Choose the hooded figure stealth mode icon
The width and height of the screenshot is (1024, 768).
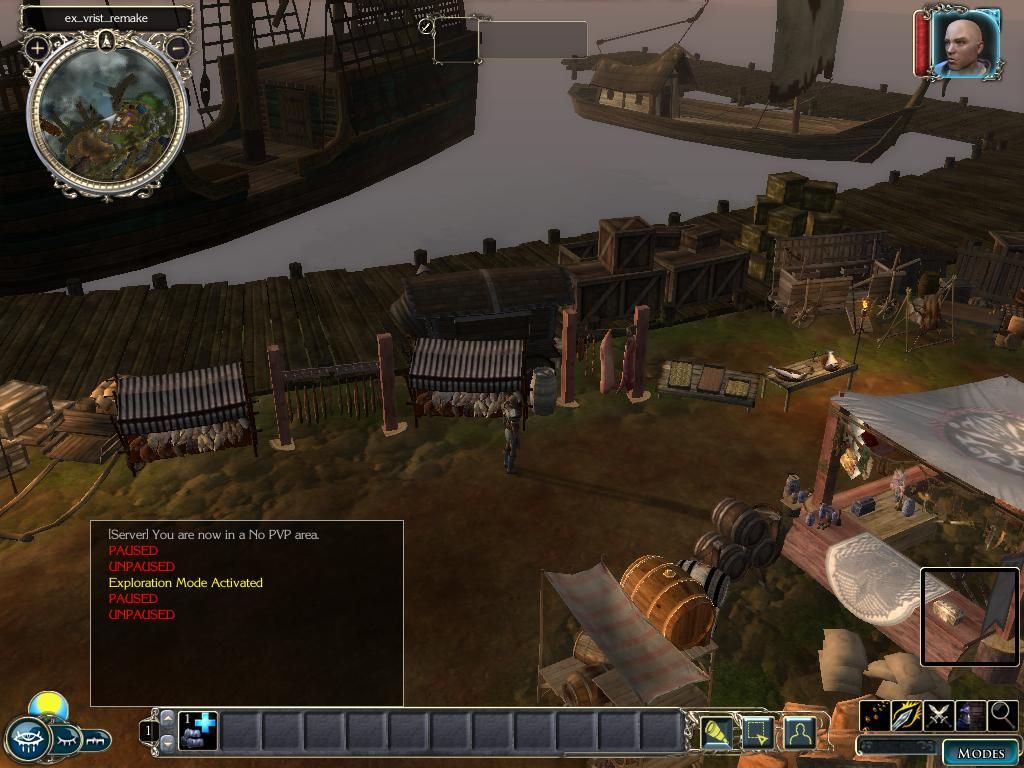(x=971, y=715)
